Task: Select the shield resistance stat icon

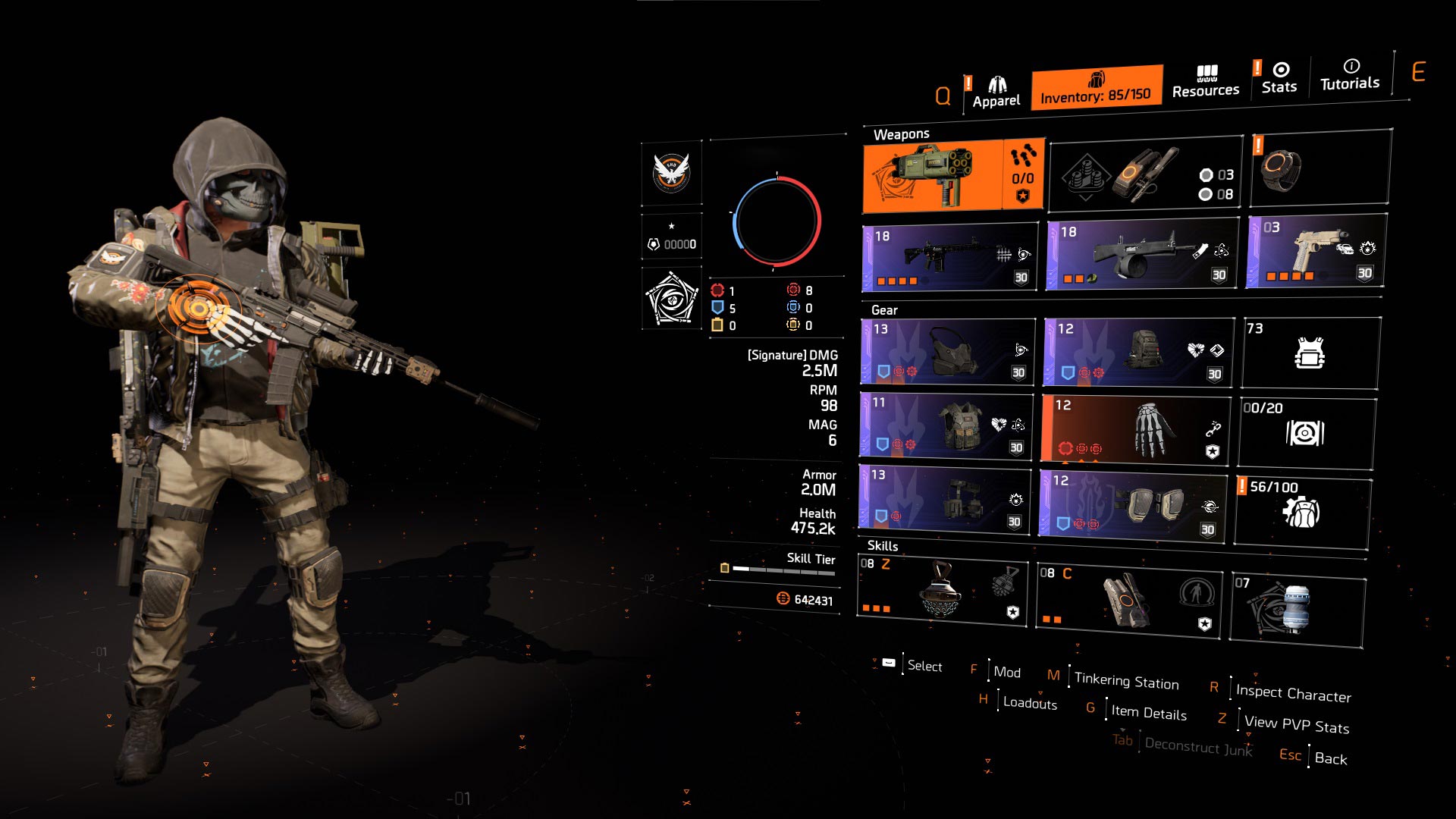Action: pos(719,308)
